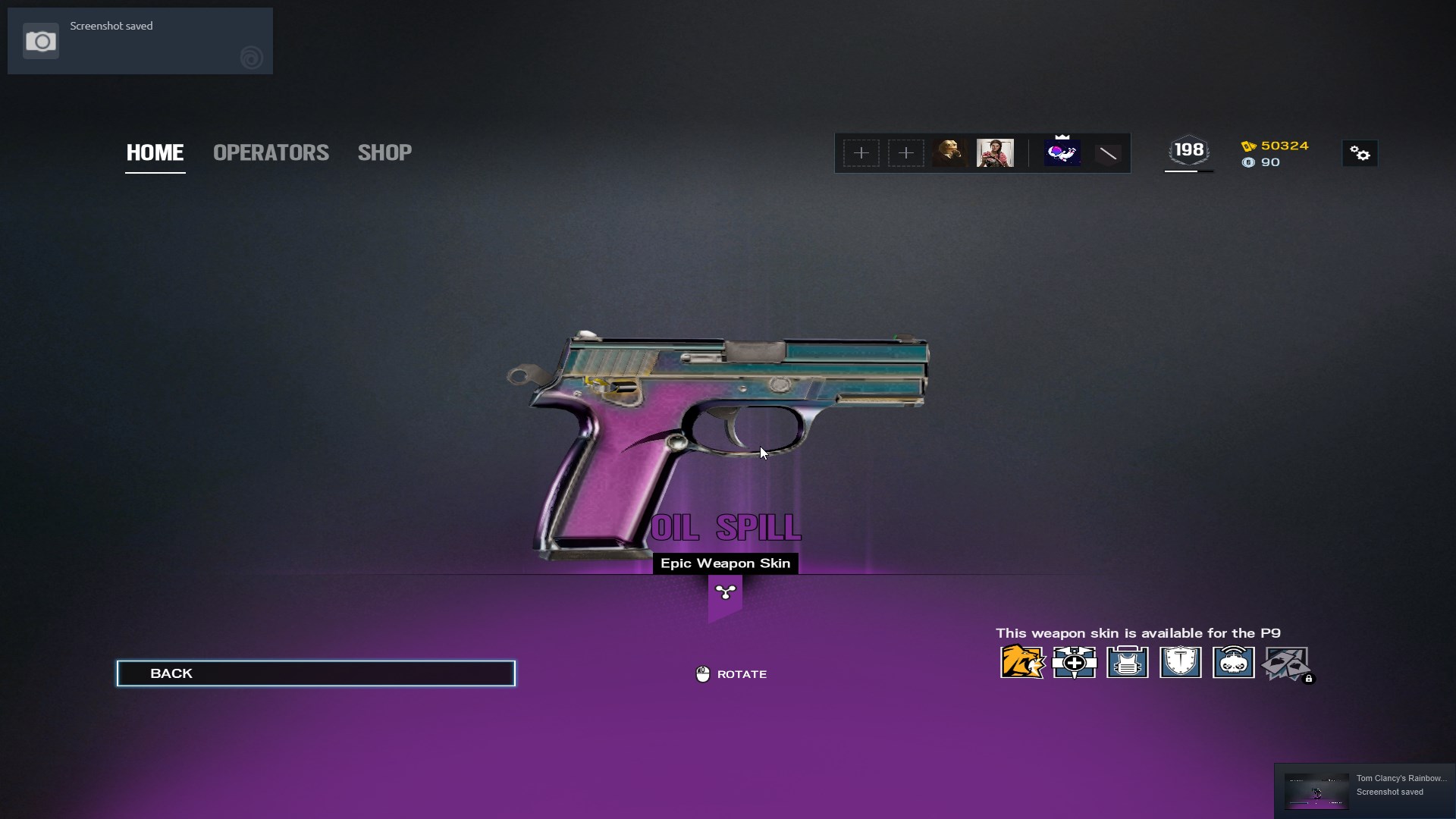Switch to the OPERATORS tab
1456x819 pixels.
coord(271,152)
